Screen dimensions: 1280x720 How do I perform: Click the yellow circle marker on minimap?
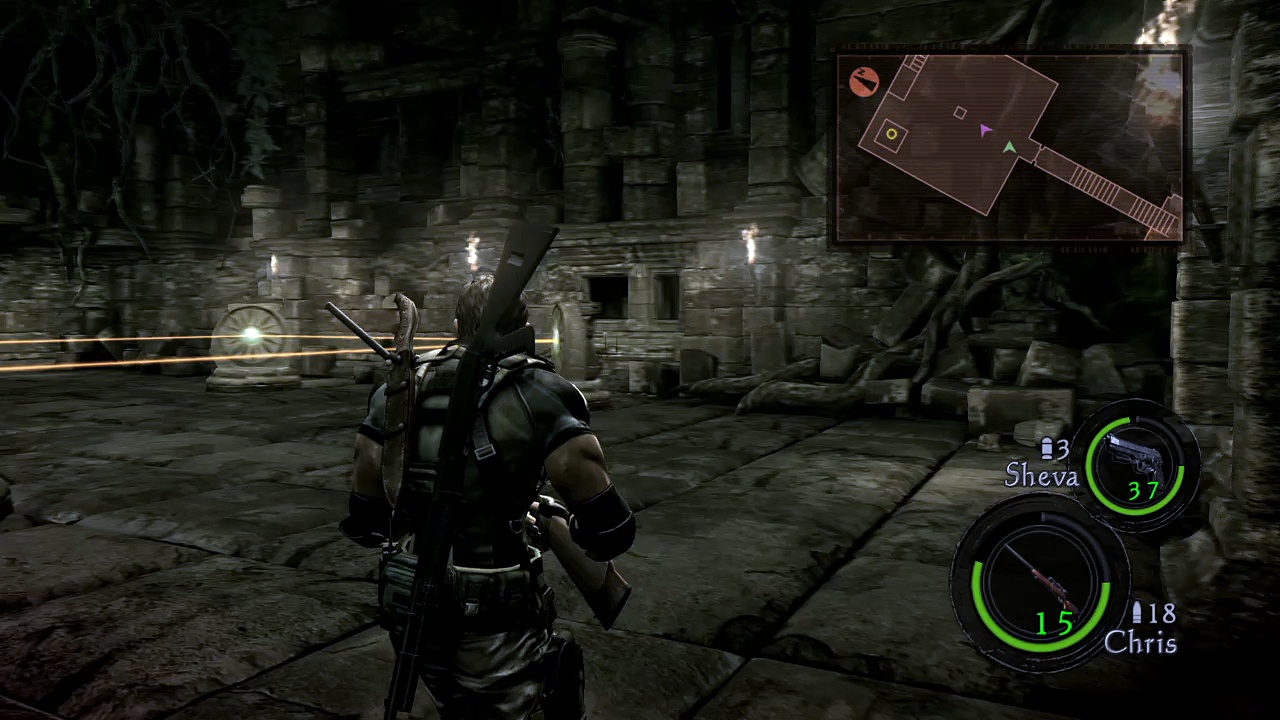891,134
